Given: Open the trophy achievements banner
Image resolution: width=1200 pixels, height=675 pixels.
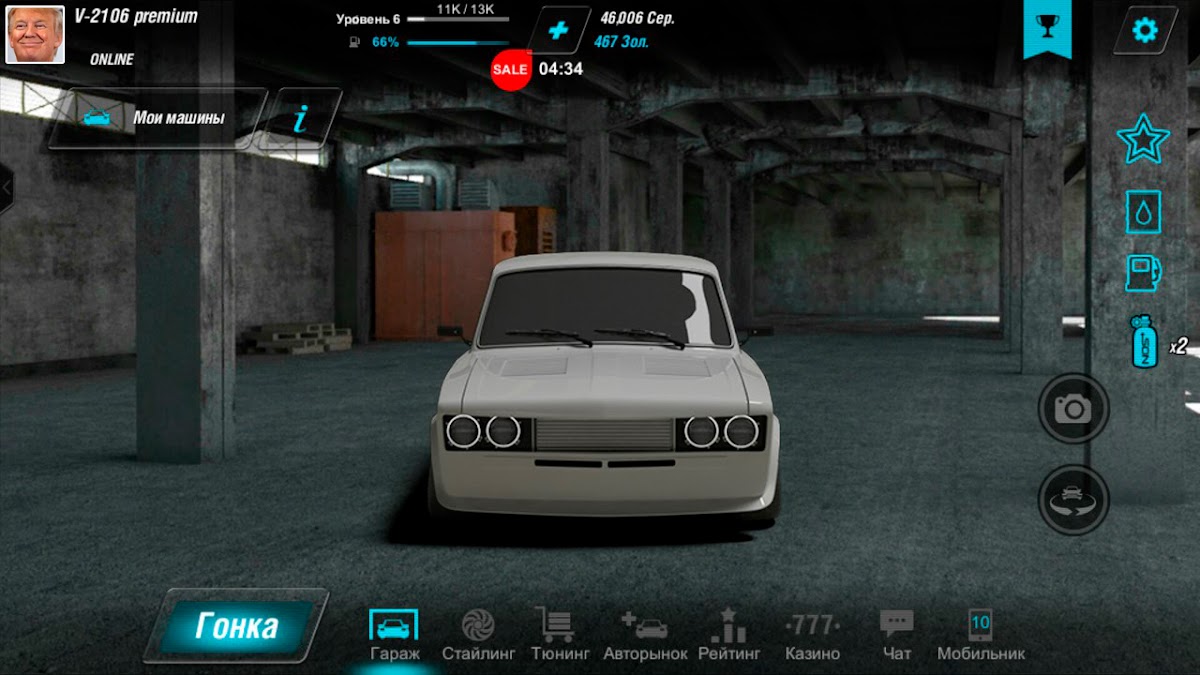Looking at the screenshot, I should click(x=1047, y=28).
